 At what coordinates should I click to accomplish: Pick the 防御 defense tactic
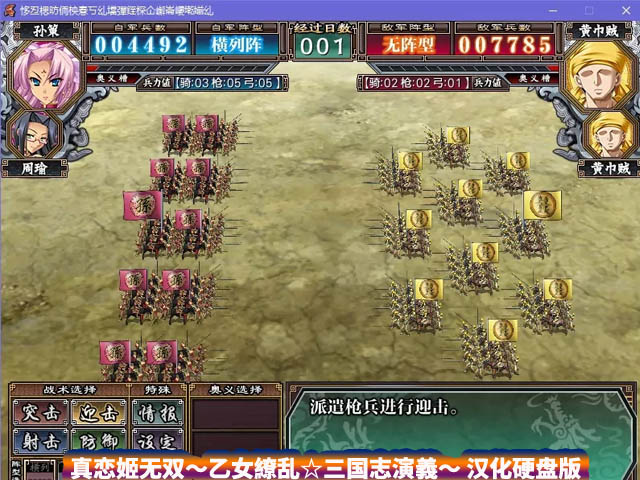coord(98,441)
